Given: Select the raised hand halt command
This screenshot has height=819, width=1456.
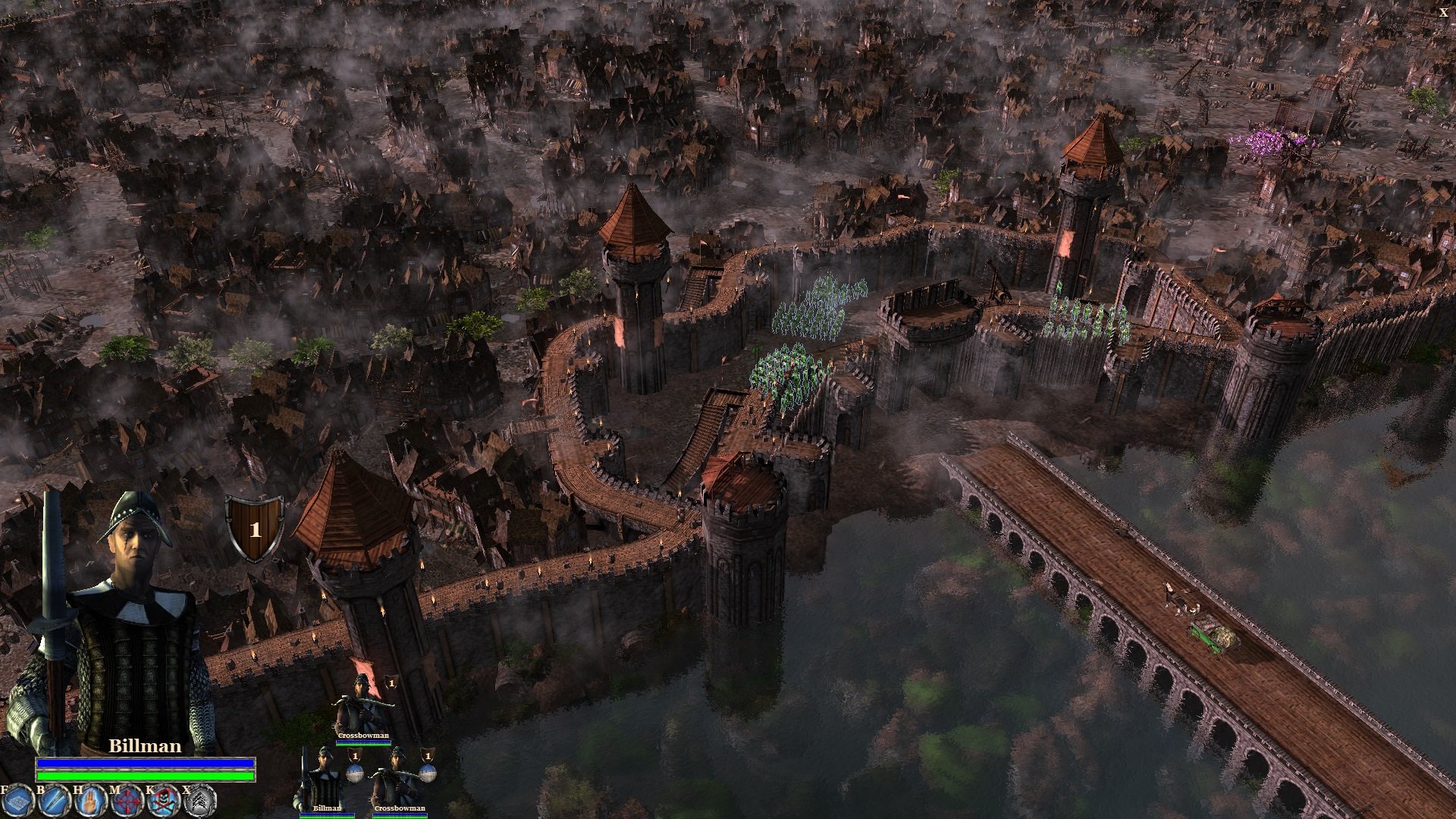Looking at the screenshot, I should click(89, 803).
